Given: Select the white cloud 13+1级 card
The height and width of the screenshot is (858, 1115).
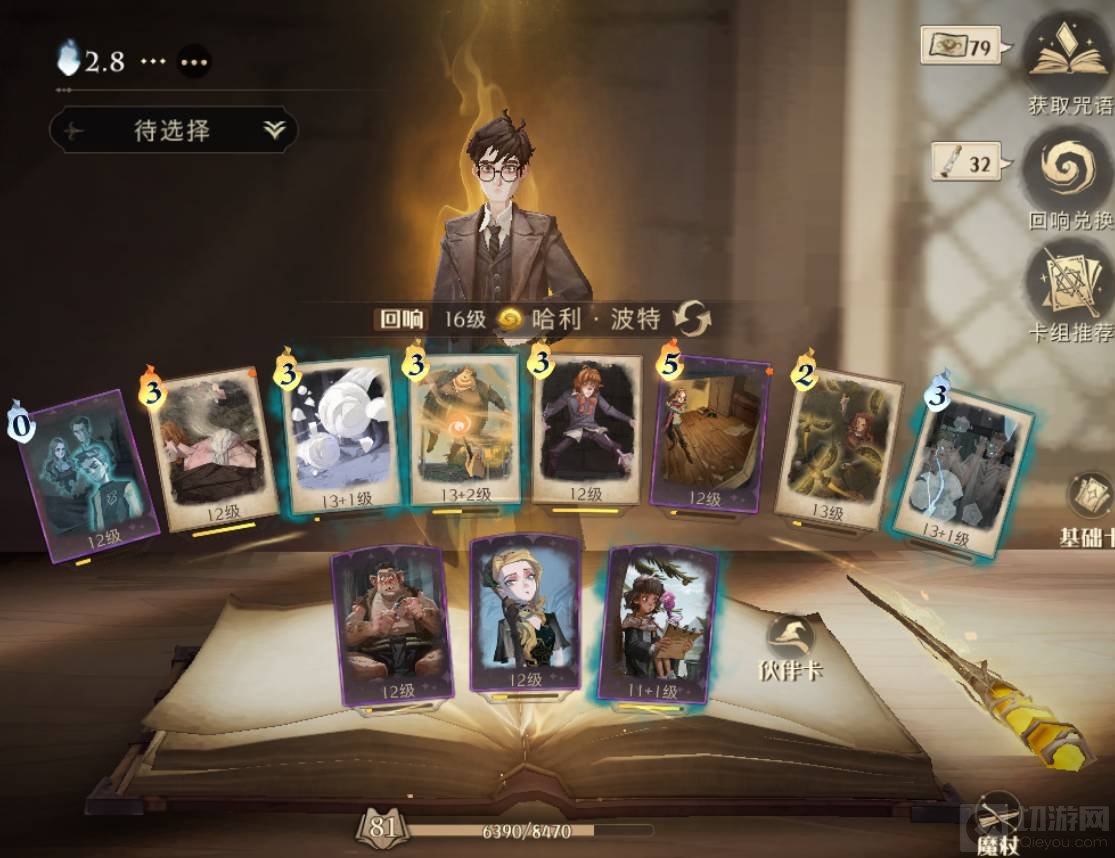Looking at the screenshot, I should (x=340, y=438).
